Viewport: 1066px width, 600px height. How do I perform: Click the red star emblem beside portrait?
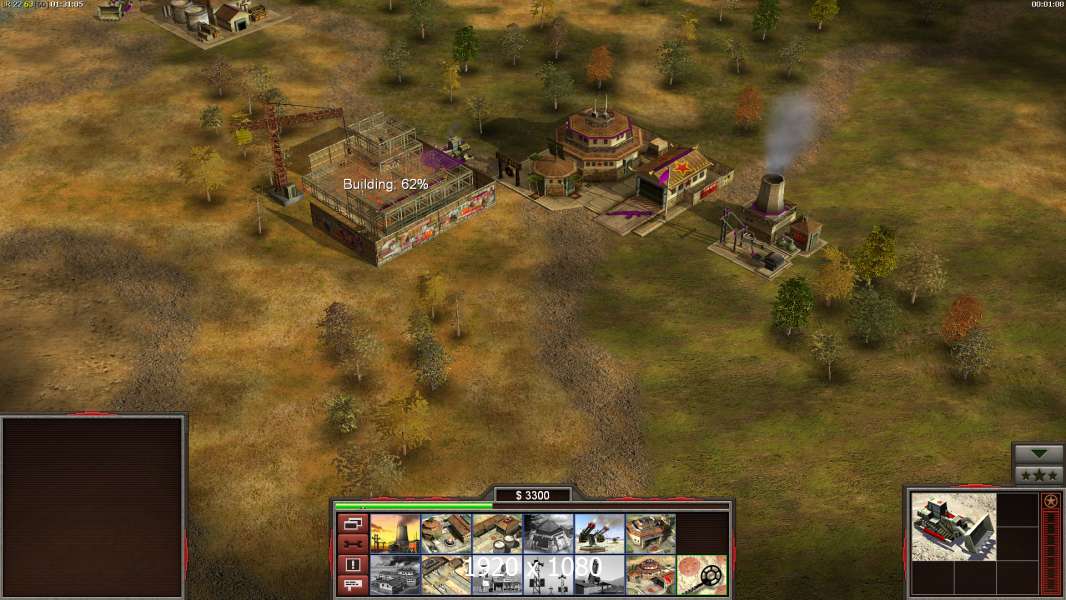click(1050, 501)
